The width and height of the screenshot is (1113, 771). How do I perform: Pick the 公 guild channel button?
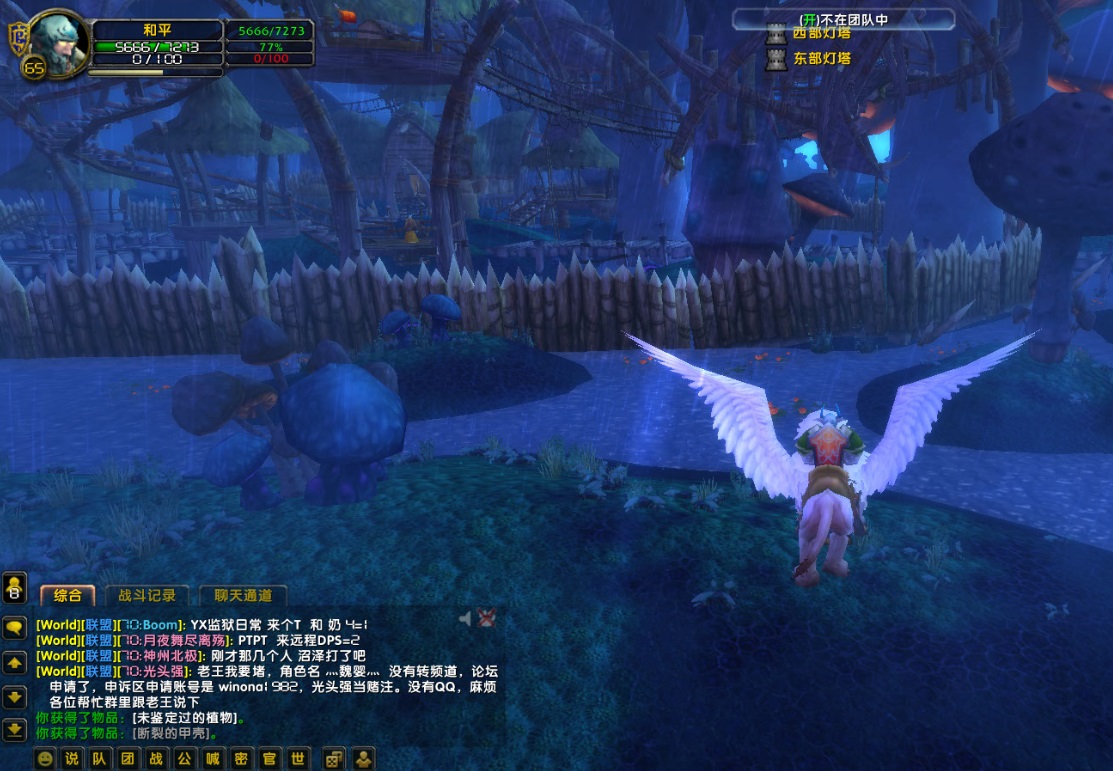(x=184, y=759)
